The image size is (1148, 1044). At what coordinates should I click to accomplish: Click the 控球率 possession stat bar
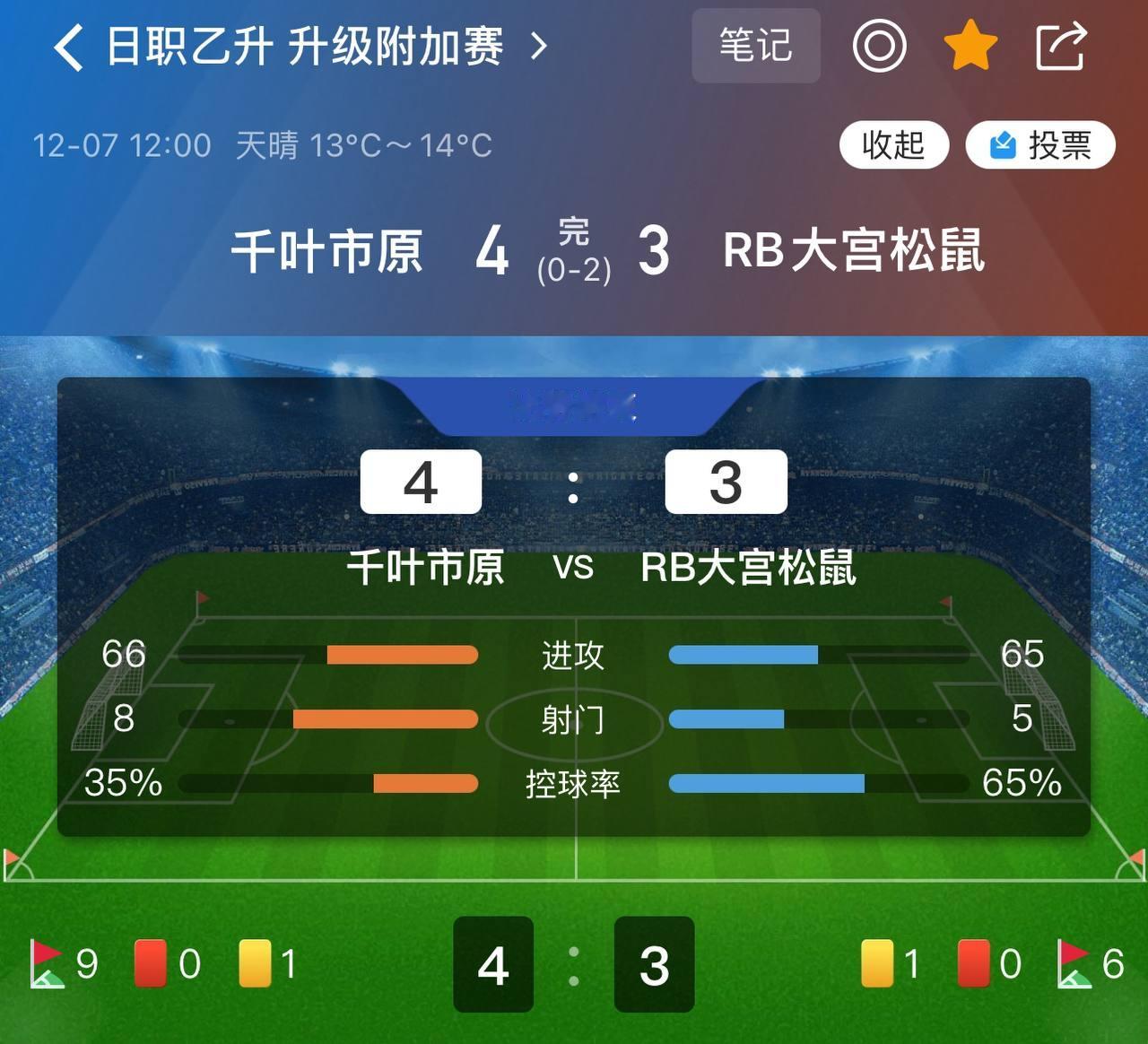coord(574,783)
